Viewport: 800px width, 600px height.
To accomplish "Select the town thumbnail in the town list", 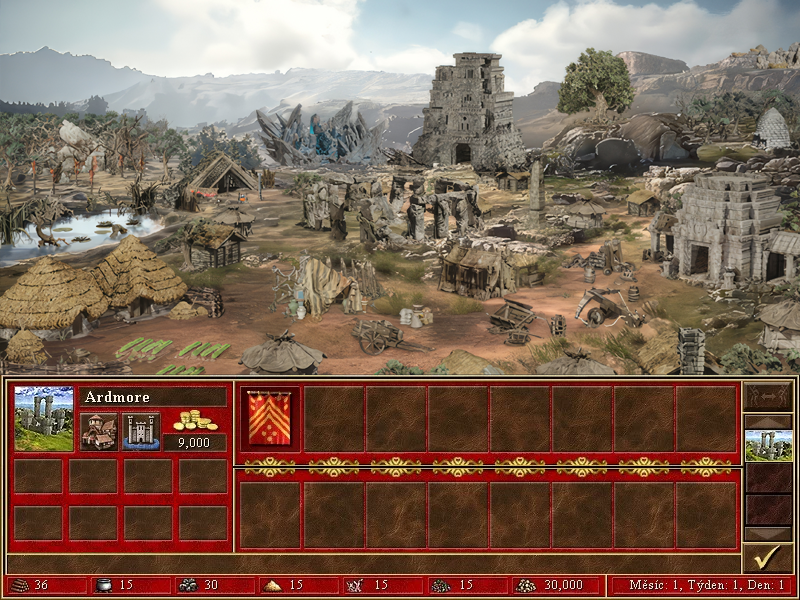I will point(768,445).
